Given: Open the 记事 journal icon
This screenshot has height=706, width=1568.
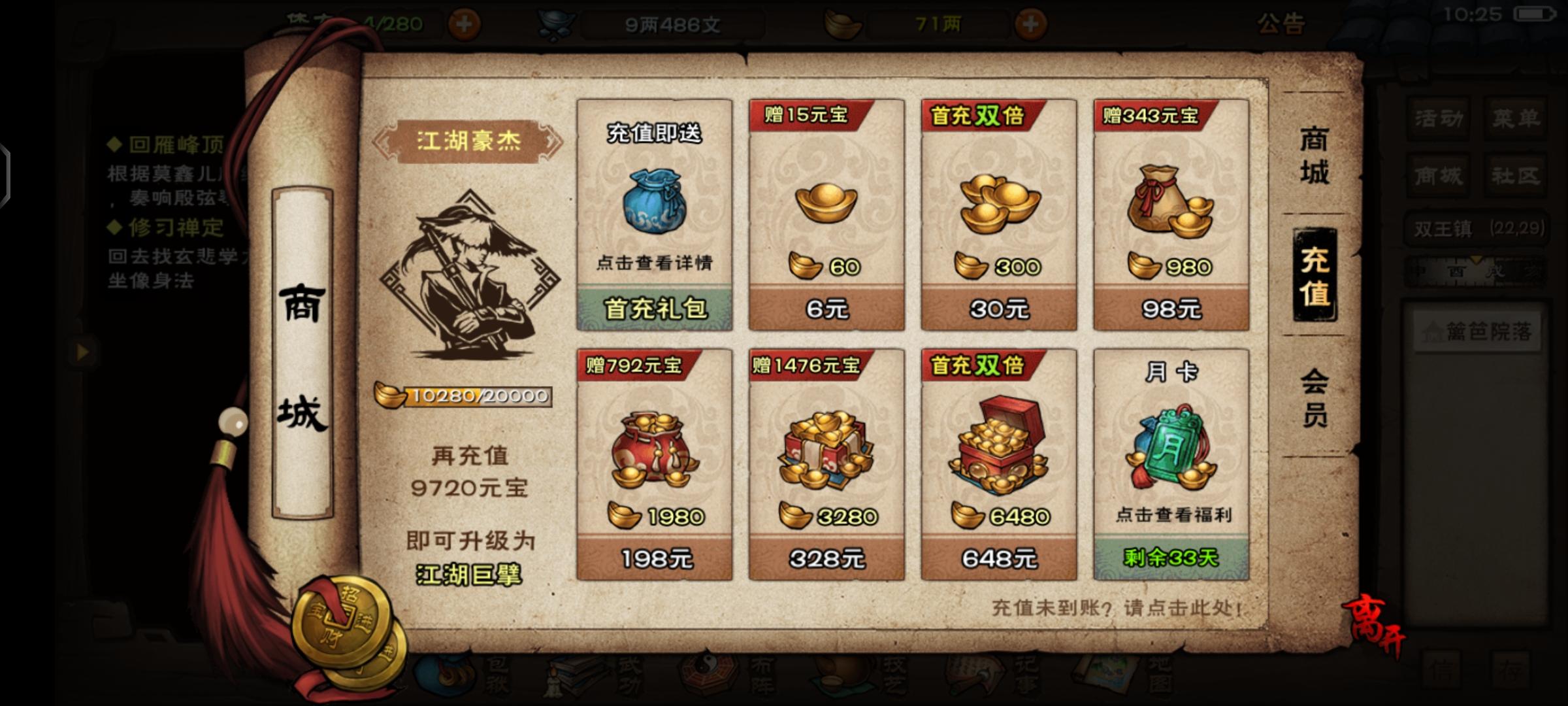Looking at the screenshot, I should pyautogui.click(x=973, y=677).
